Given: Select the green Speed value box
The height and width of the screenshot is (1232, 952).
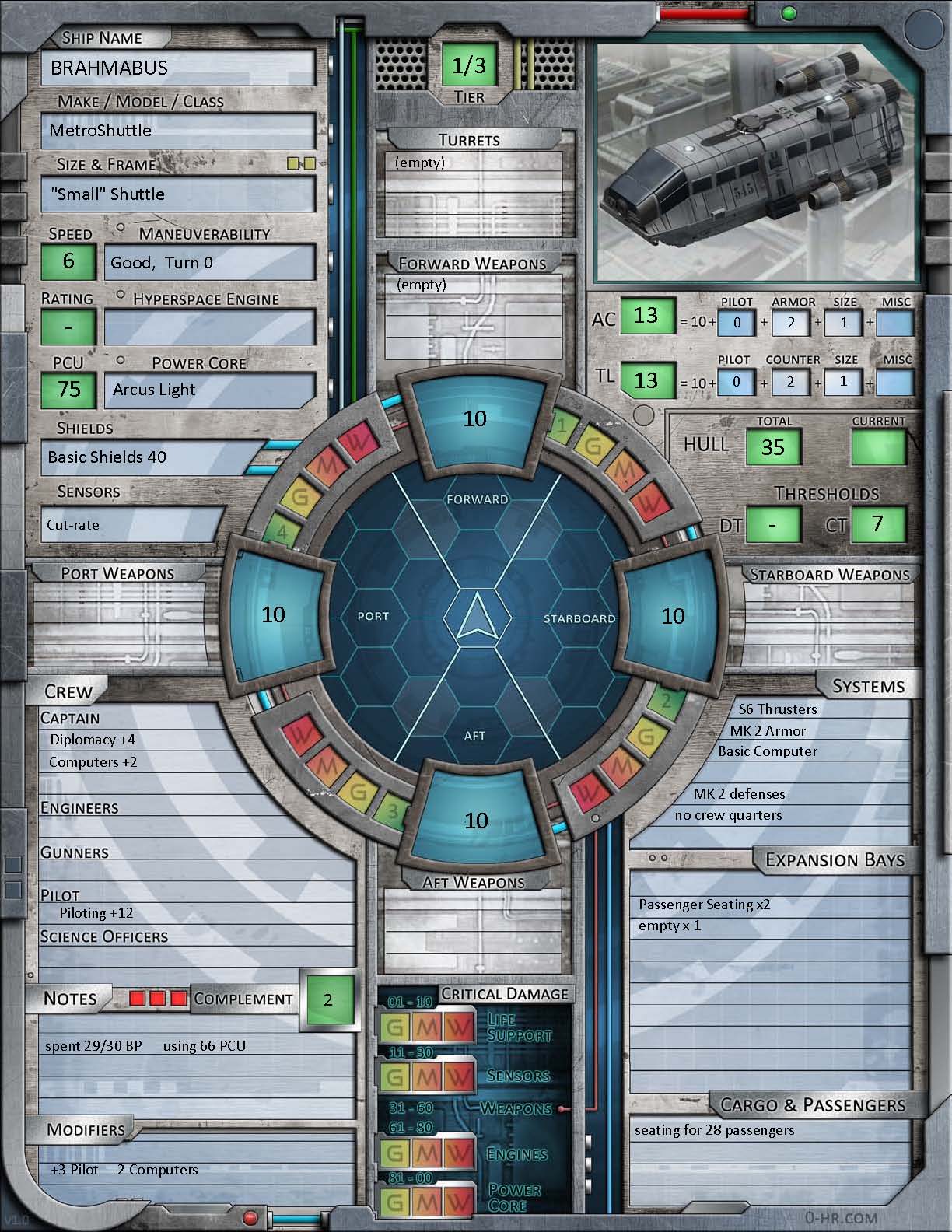Looking at the screenshot, I should (x=68, y=261).
